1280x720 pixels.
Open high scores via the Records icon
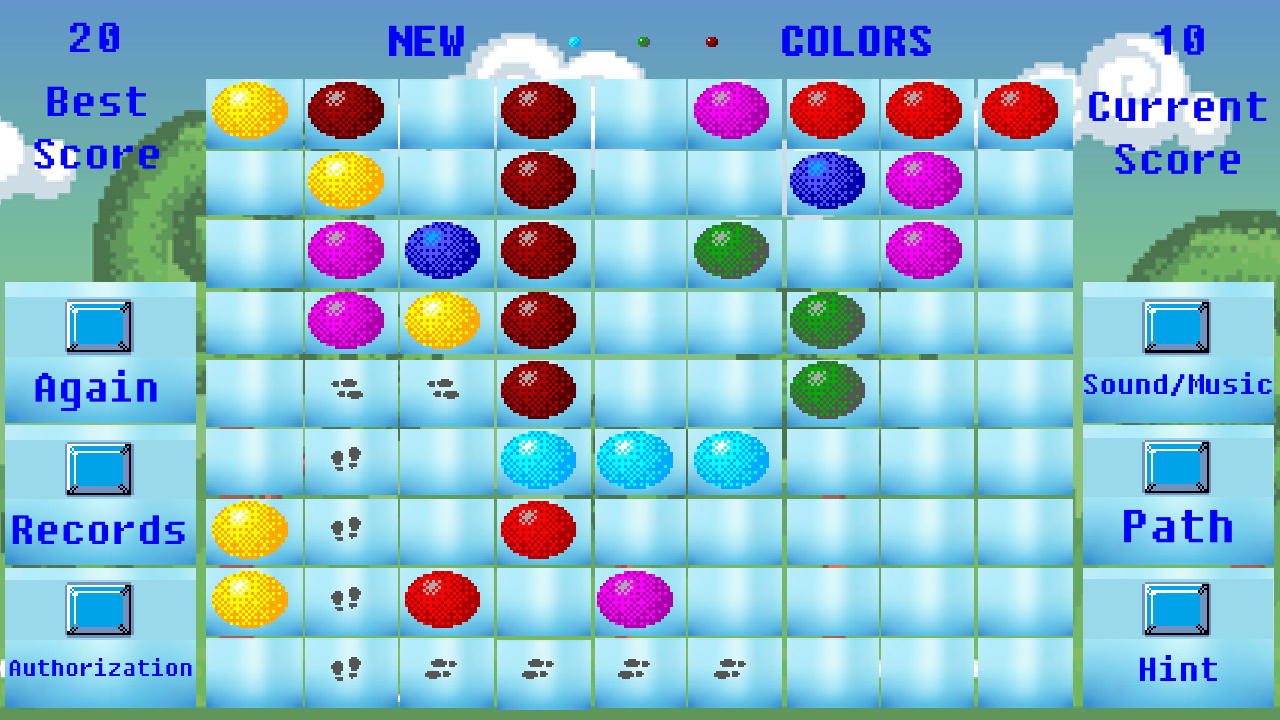[99, 469]
